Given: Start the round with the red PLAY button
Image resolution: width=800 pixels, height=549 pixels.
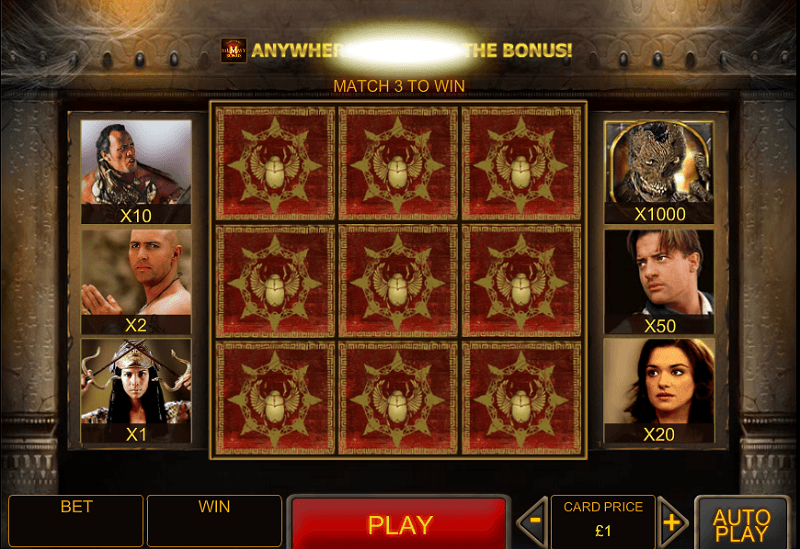Looking at the screenshot, I should 399,523.
